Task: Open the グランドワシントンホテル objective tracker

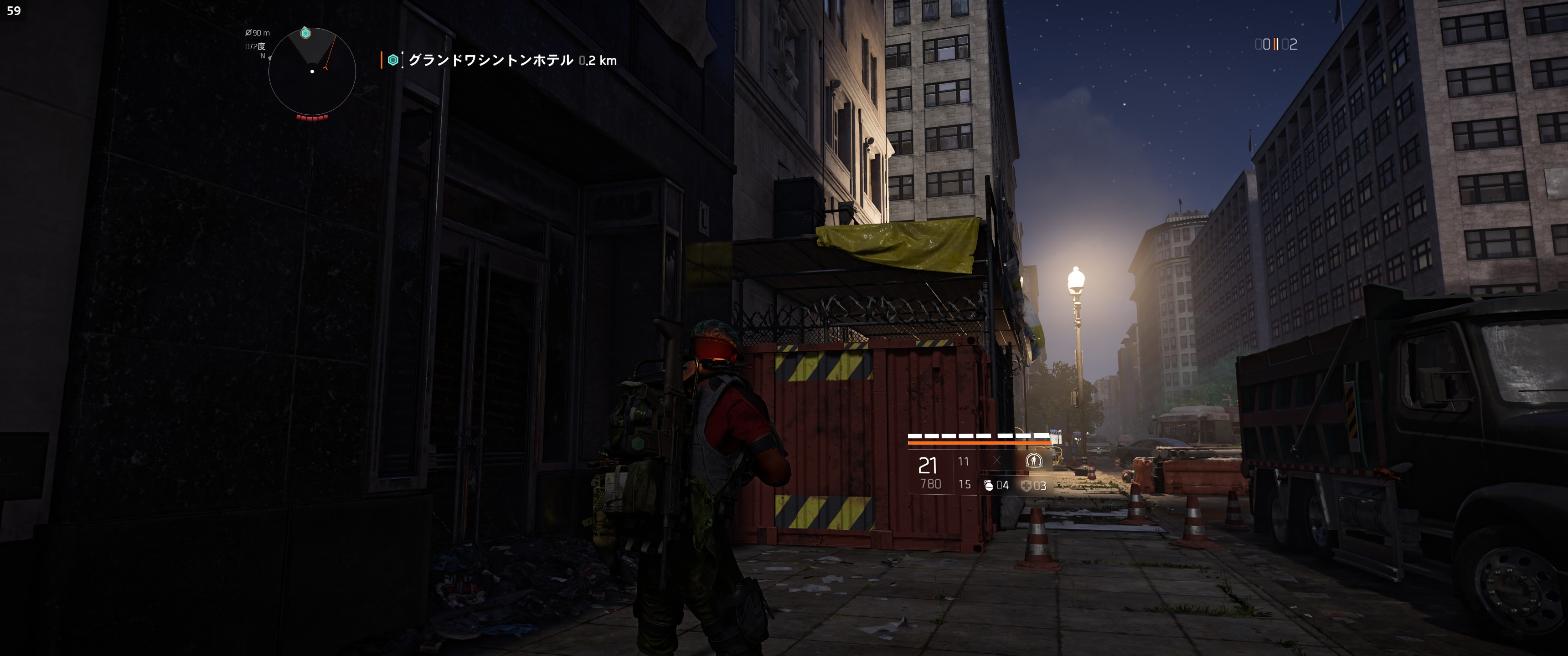Action: point(490,60)
